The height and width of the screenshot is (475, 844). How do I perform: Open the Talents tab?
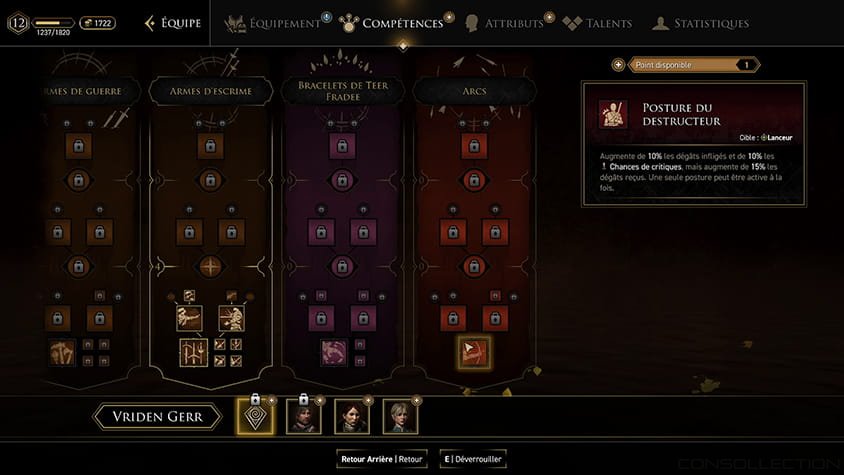tap(599, 23)
